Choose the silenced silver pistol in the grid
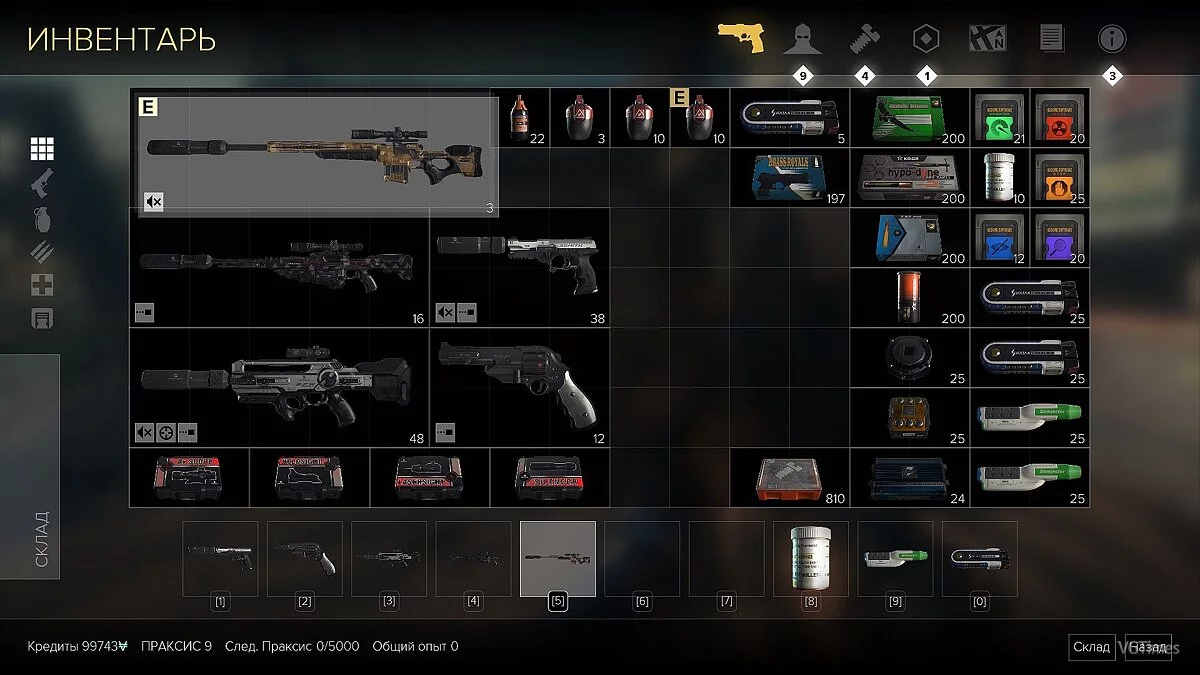 pyautogui.click(x=518, y=264)
